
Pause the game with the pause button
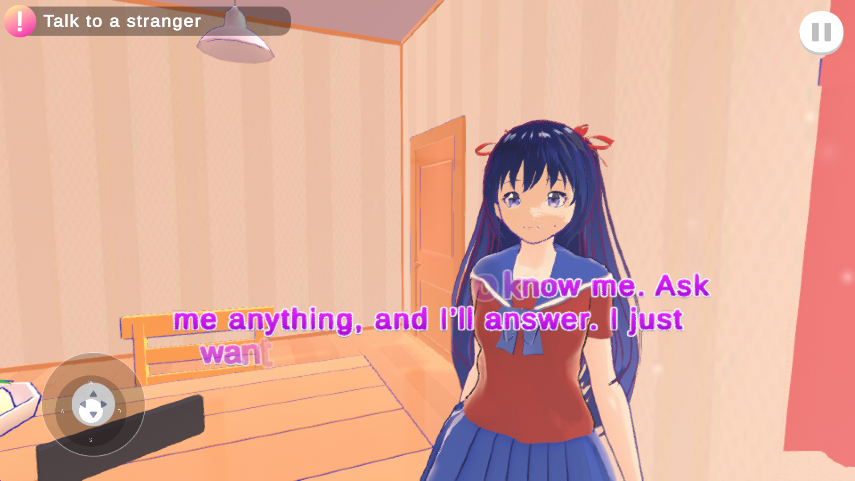(x=821, y=32)
